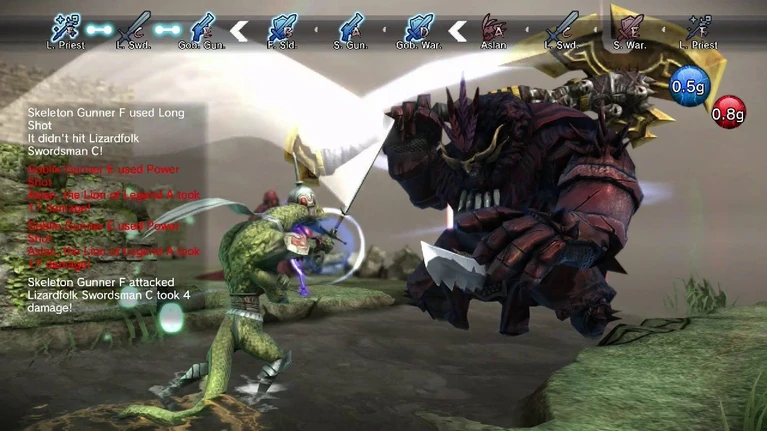Click the F. Sld. shield turn icon
This screenshot has height=431, width=767.
coord(283,27)
